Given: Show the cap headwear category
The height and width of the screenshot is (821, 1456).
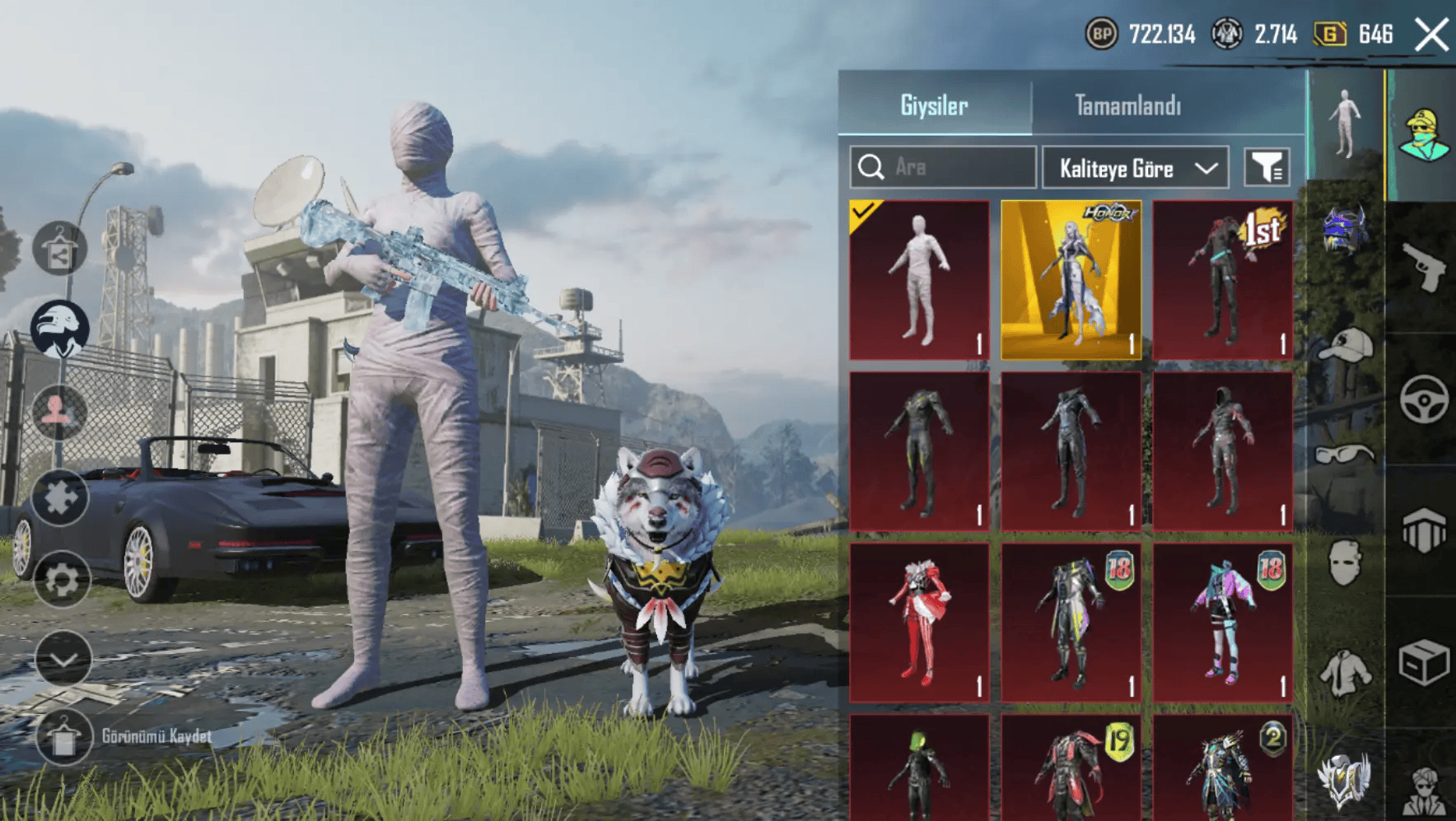Looking at the screenshot, I should tap(1345, 344).
